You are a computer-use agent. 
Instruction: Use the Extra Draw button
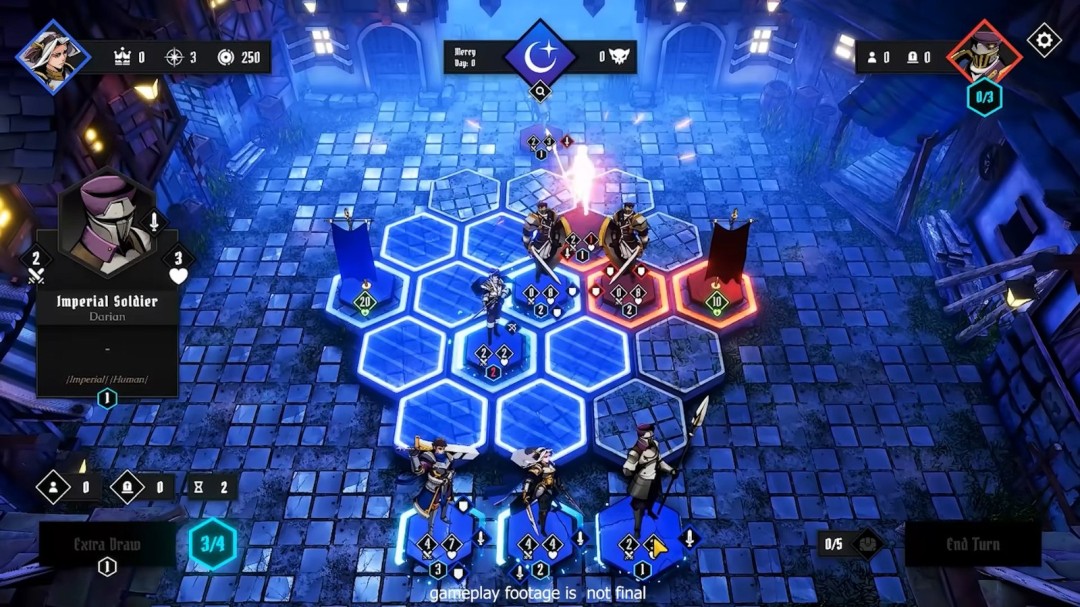coord(107,545)
